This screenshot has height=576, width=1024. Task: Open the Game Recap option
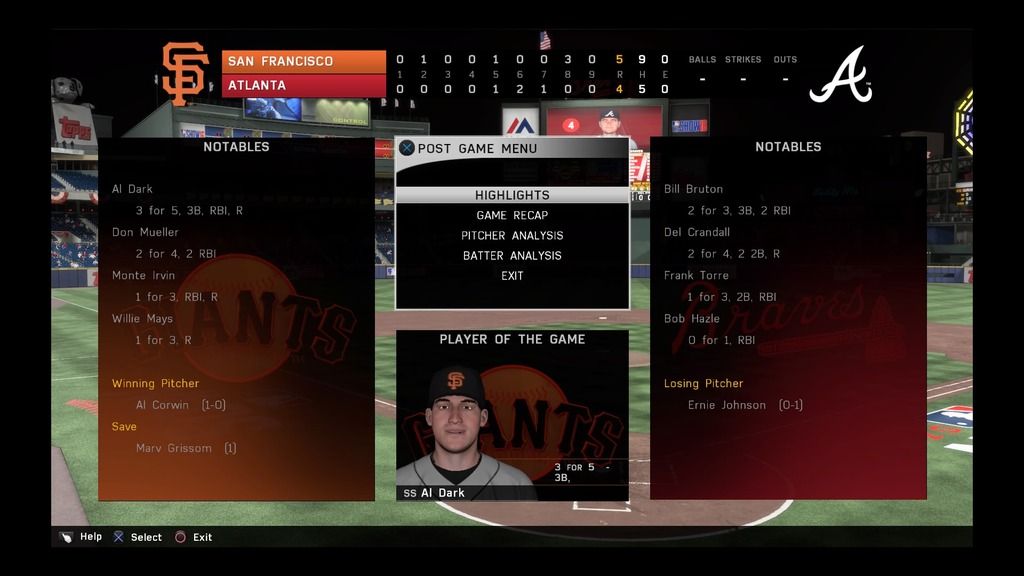(x=512, y=215)
